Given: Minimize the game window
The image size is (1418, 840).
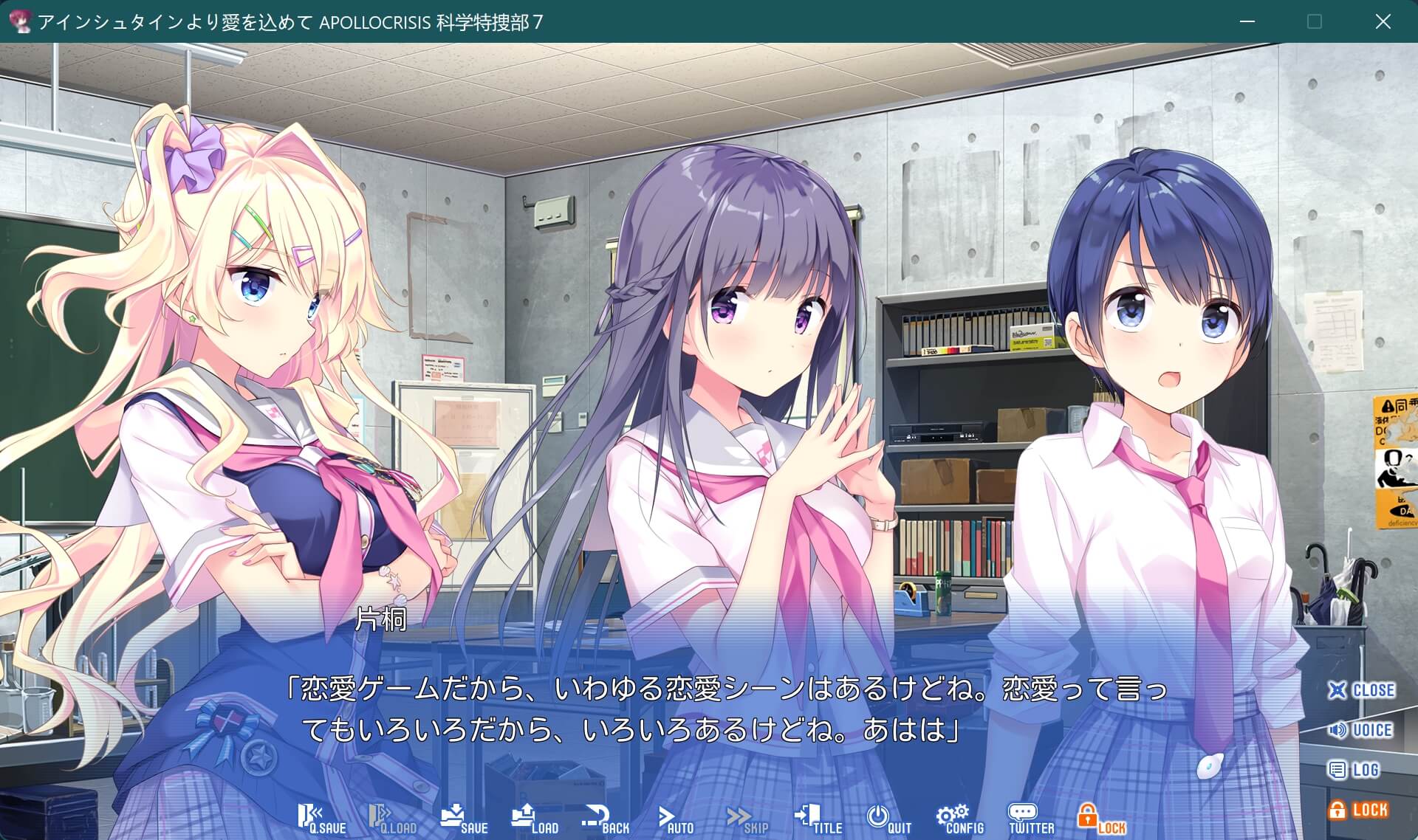Looking at the screenshot, I should 1247,21.
